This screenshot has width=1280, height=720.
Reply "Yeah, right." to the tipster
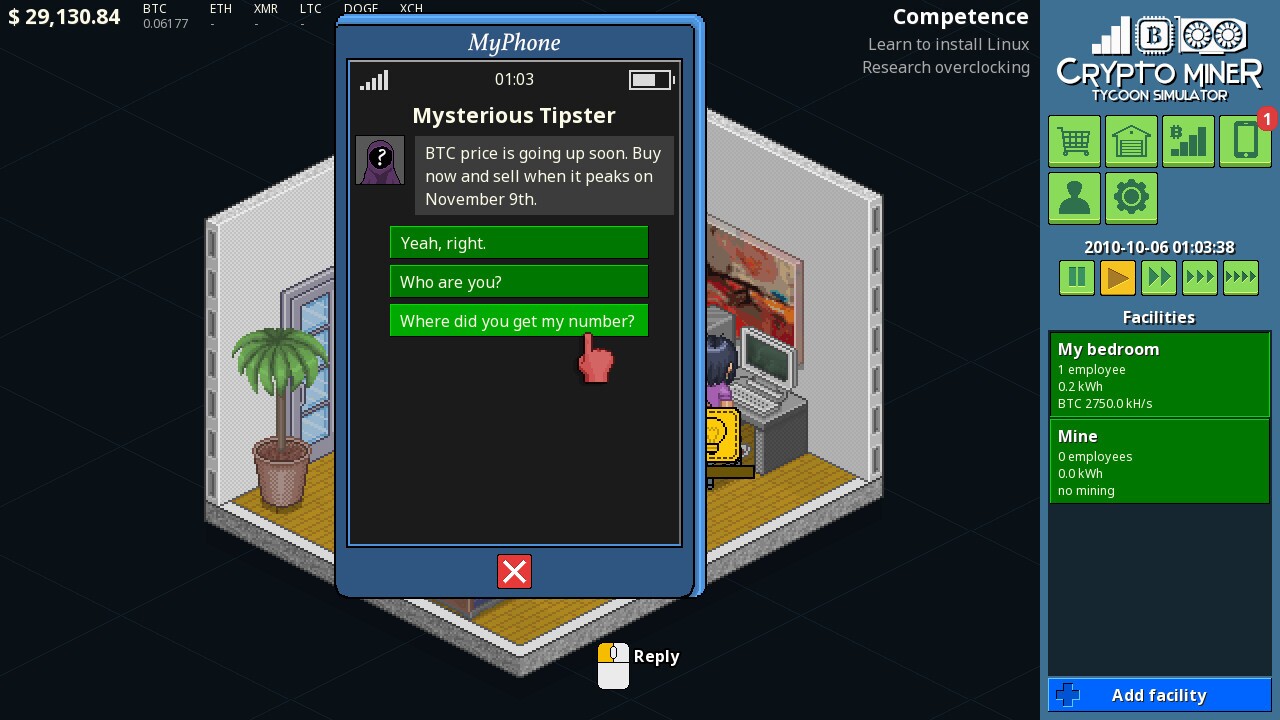click(519, 242)
